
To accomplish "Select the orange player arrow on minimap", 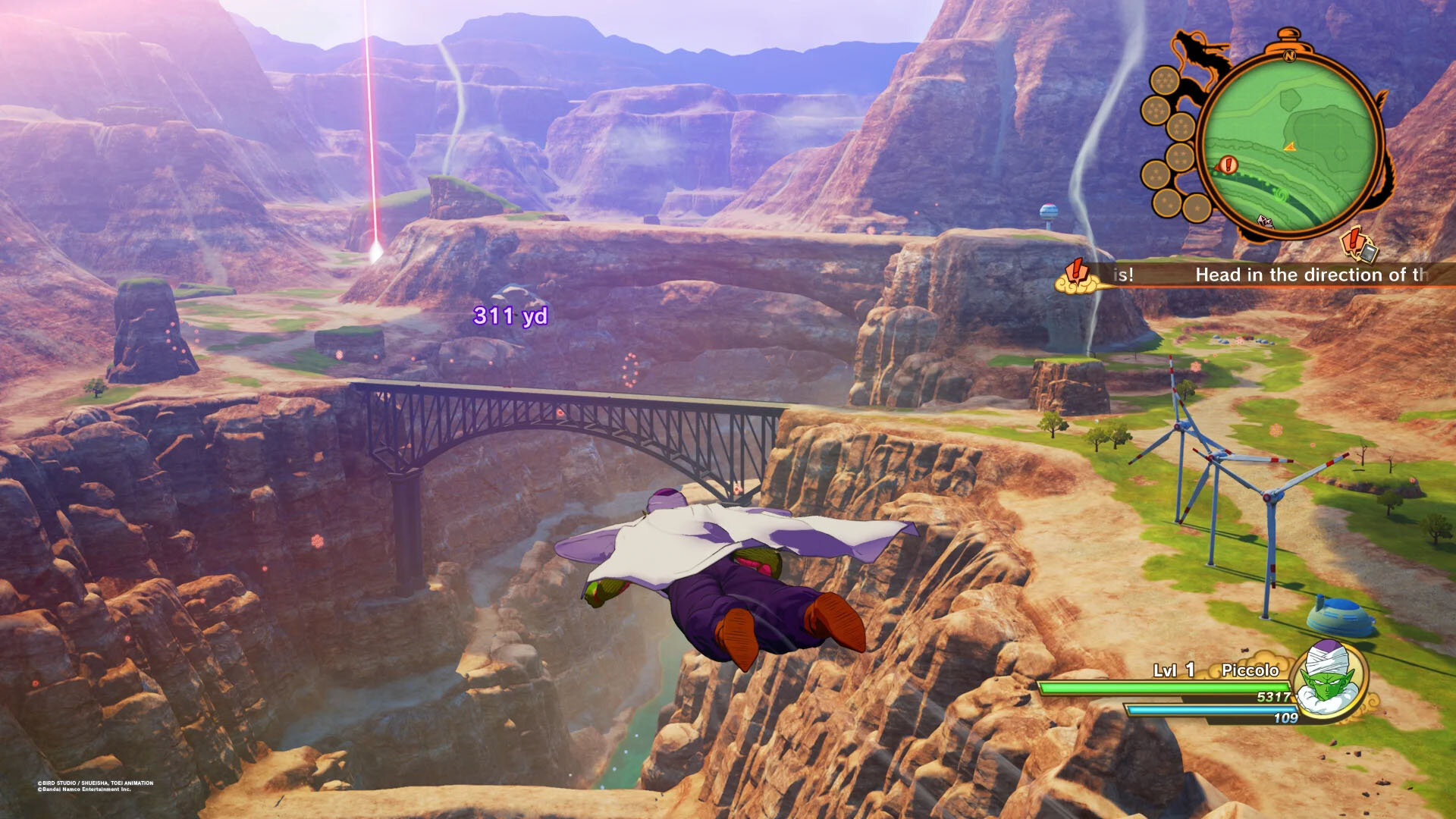I will (x=1289, y=146).
